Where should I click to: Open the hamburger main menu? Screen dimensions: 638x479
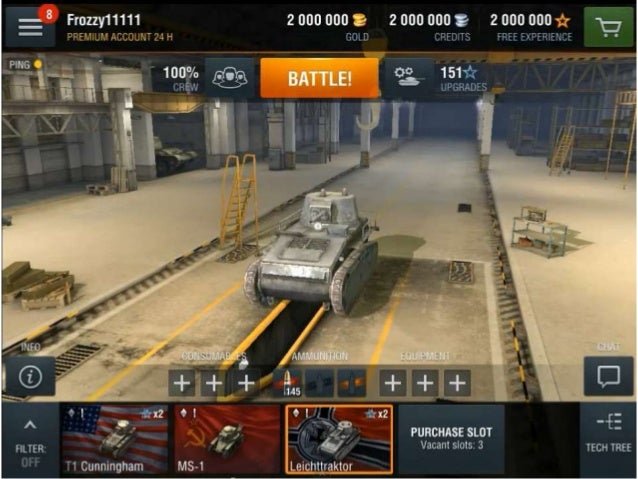(x=29, y=26)
